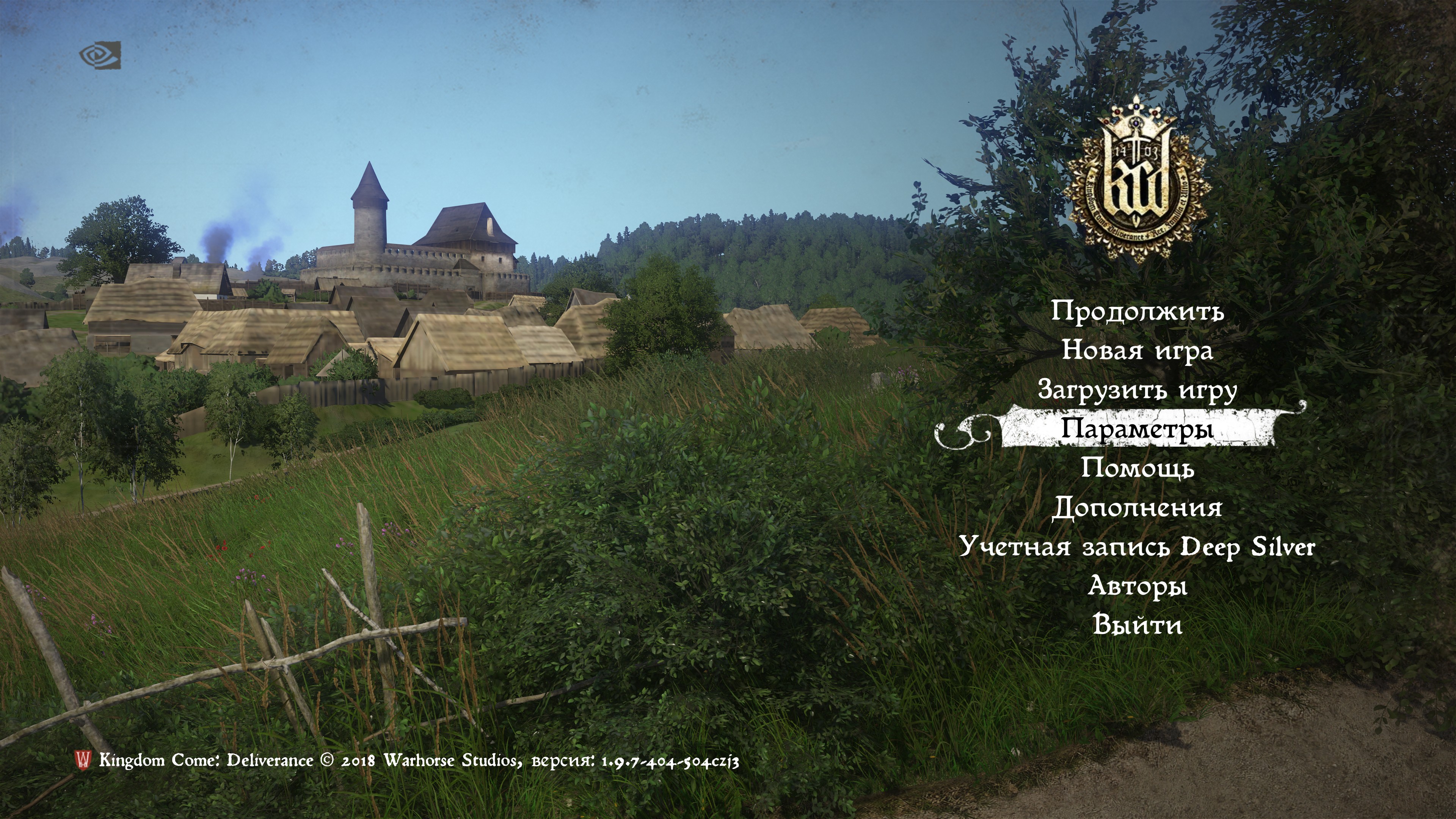Select the Помощь help entry

(1137, 469)
